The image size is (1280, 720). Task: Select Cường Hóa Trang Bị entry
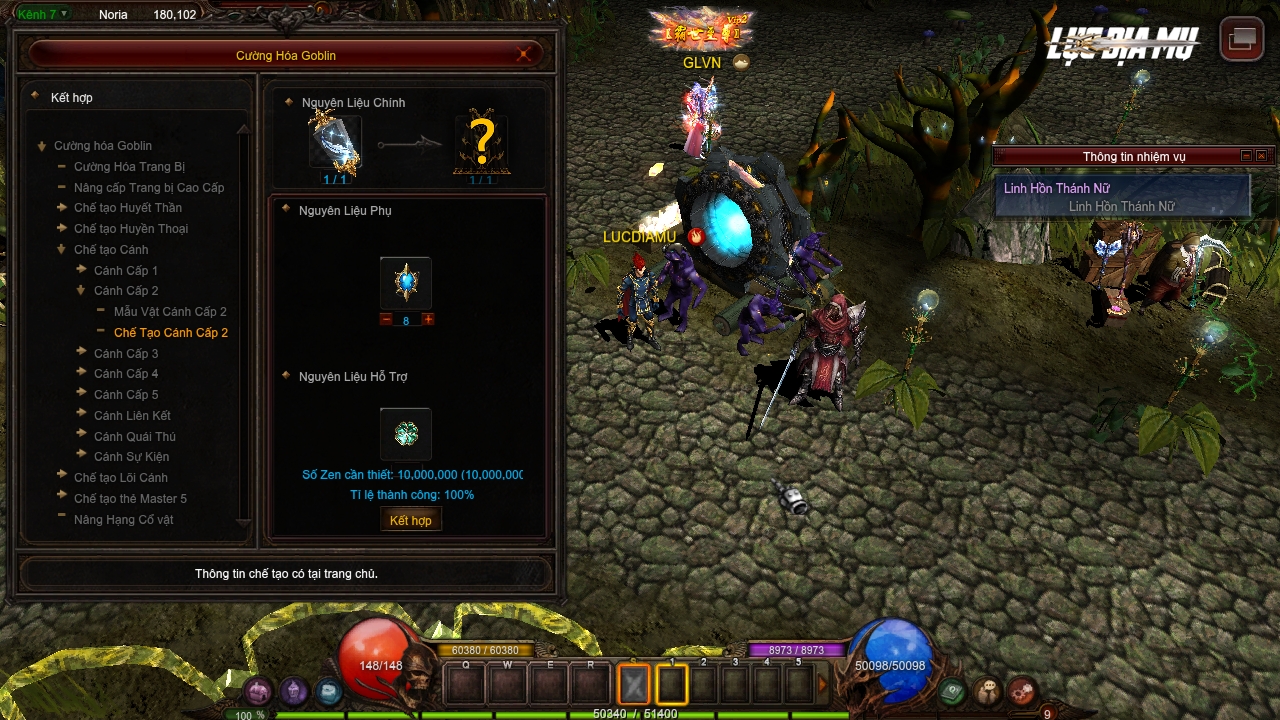tap(129, 167)
